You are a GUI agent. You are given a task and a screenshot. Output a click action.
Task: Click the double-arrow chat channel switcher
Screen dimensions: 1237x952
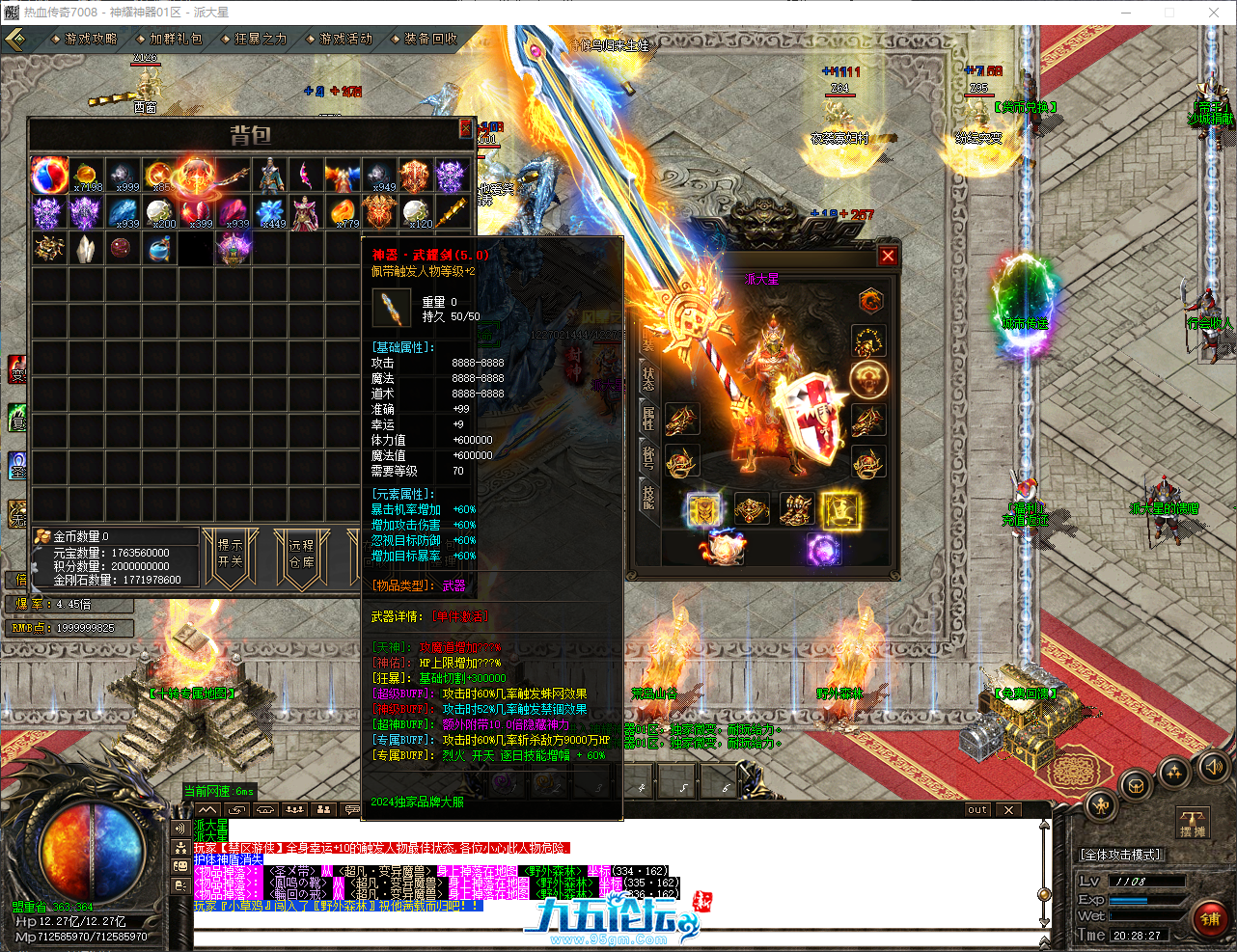click(237, 809)
